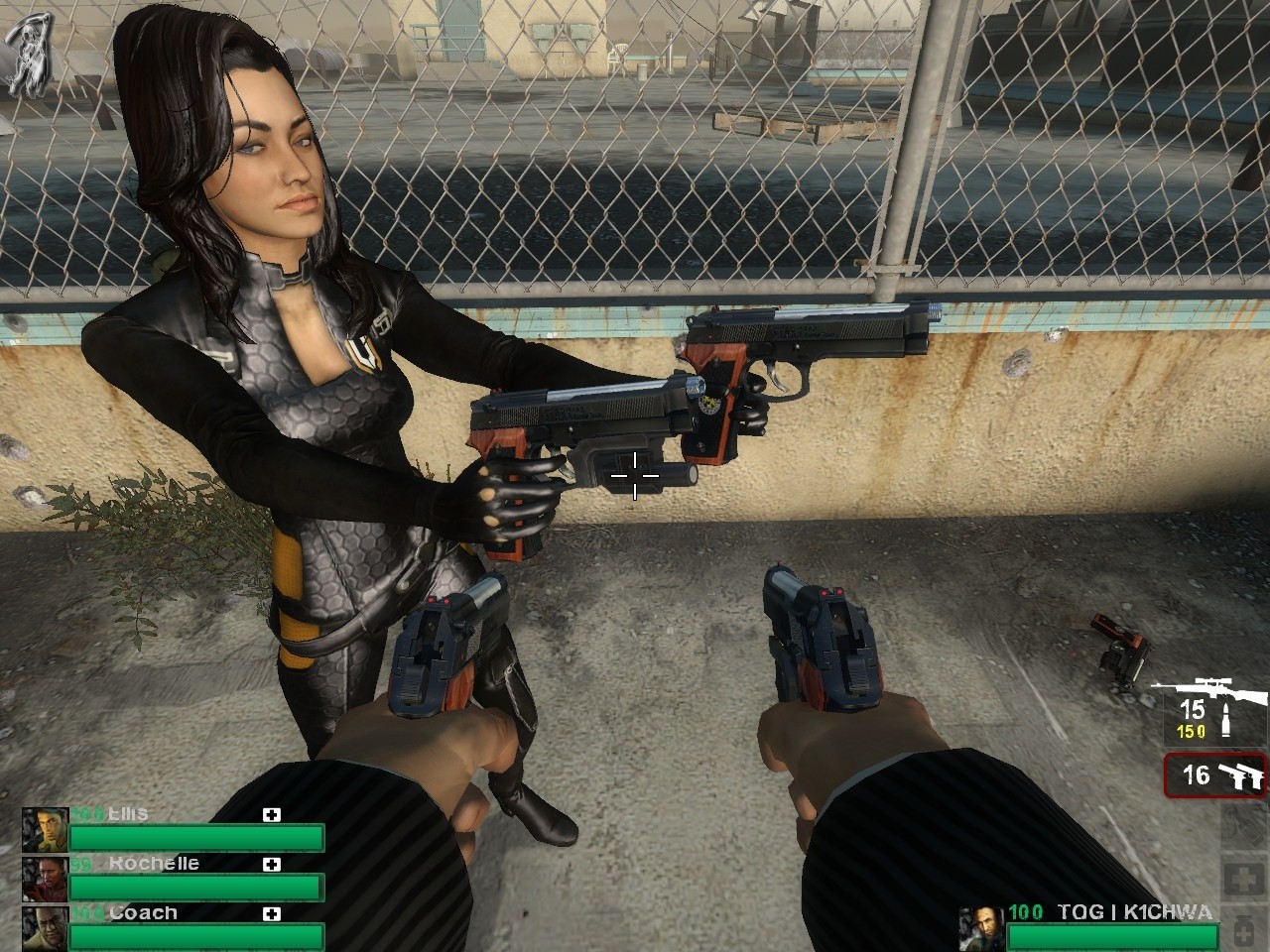Toggle Coach's health cross indicator

coord(272,915)
